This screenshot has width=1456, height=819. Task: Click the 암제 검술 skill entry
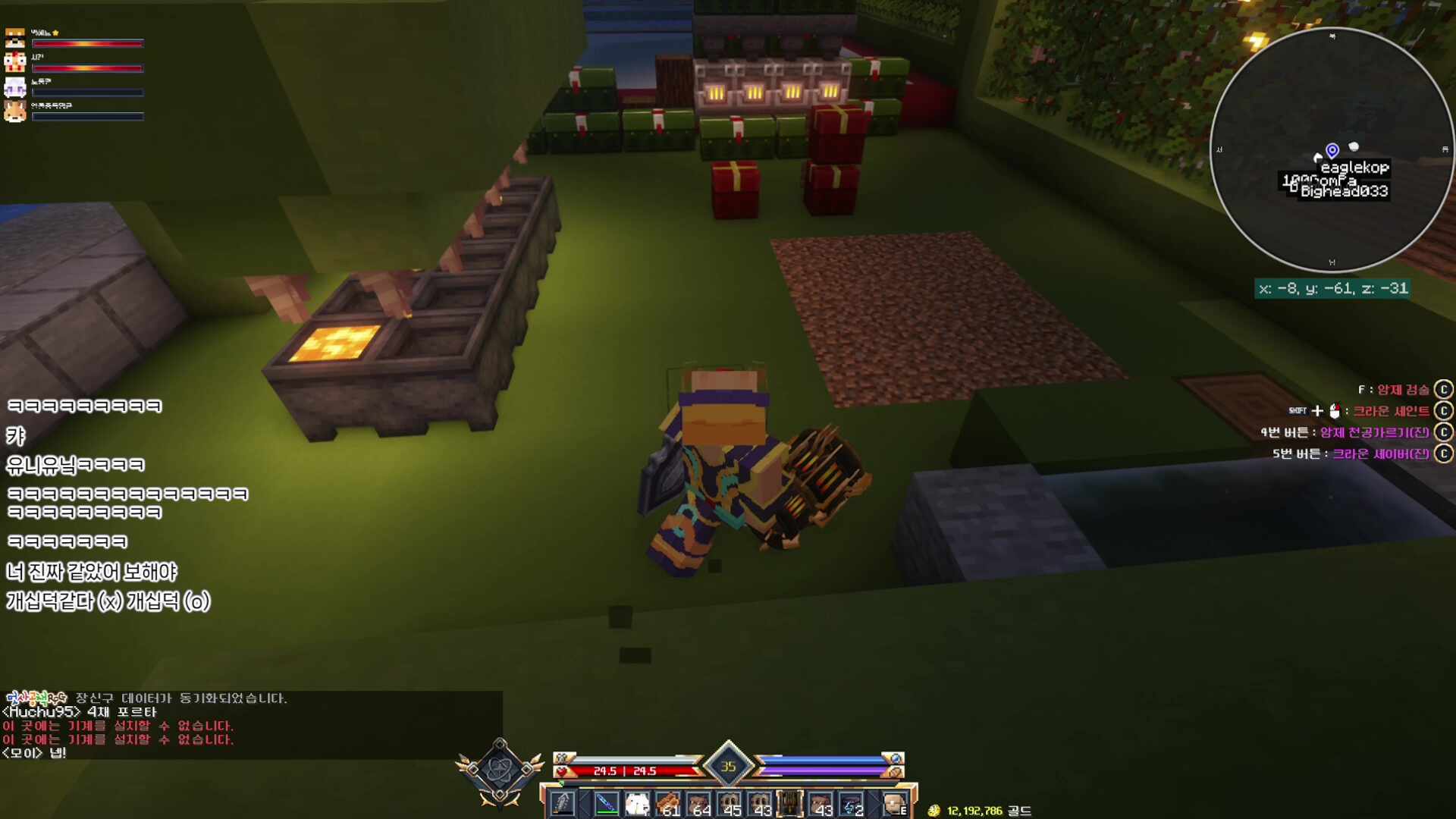point(1402,390)
